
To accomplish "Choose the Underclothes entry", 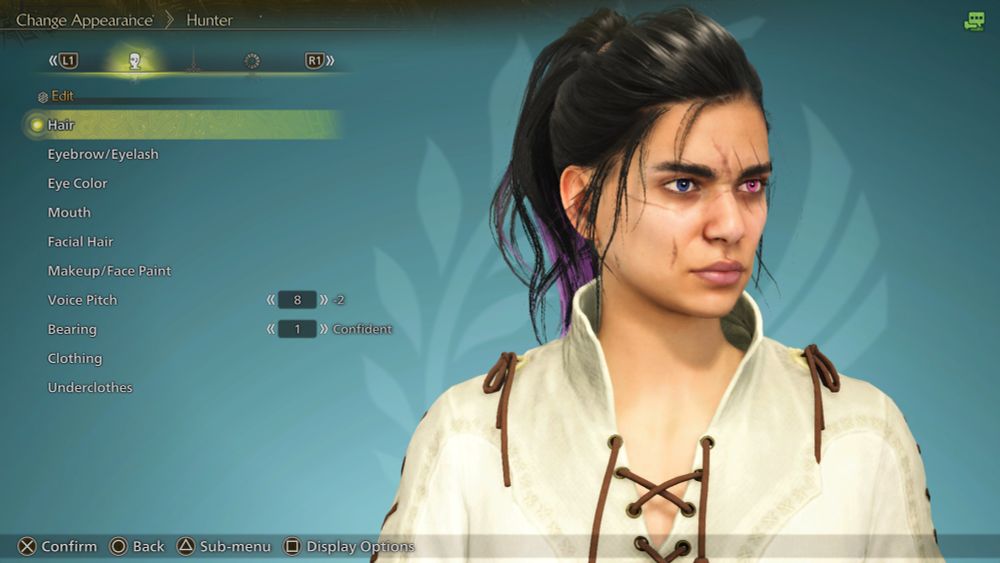I will point(90,387).
